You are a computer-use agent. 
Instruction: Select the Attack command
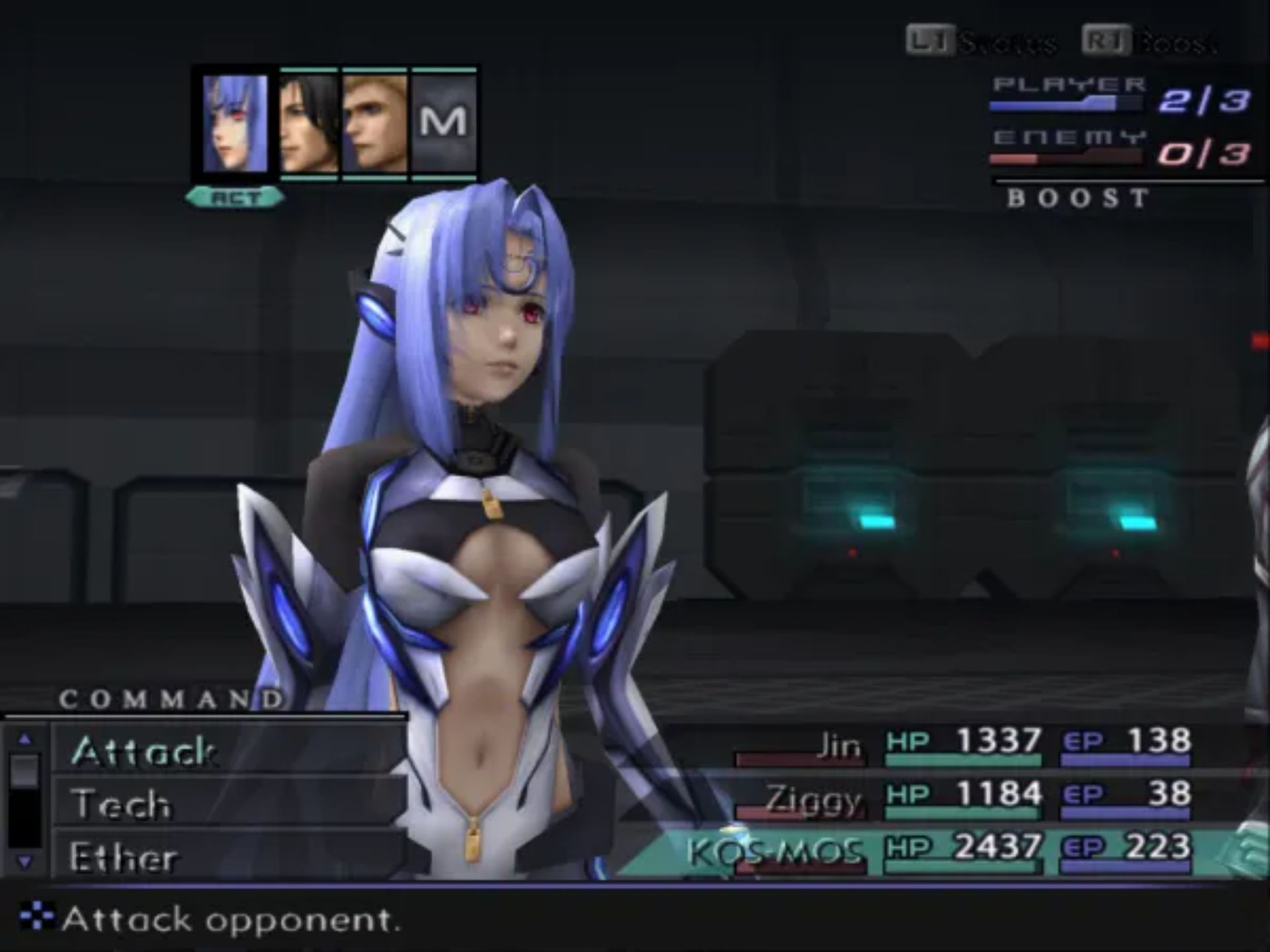coord(146,750)
